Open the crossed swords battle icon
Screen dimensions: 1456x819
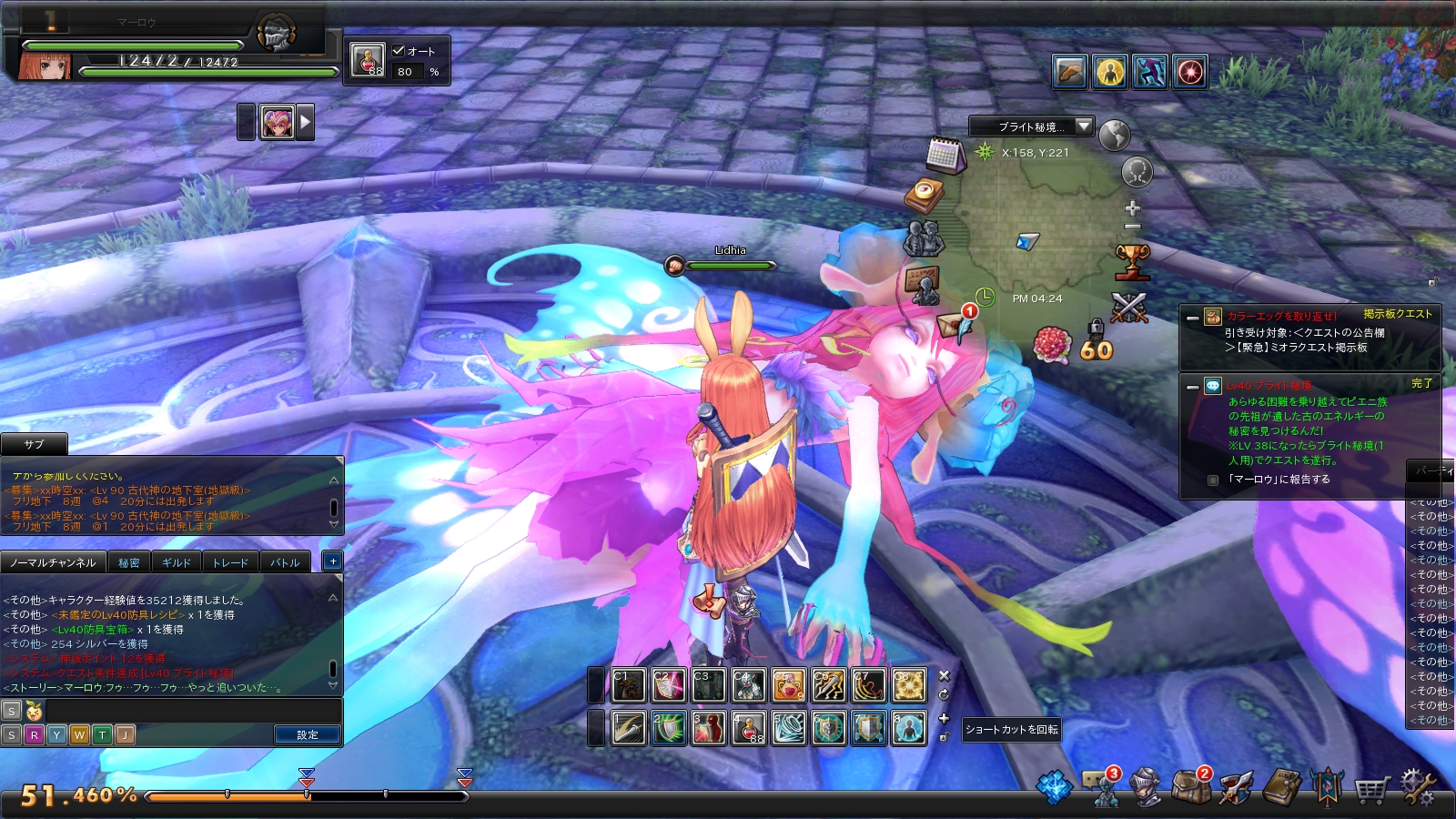(x=1129, y=308)
